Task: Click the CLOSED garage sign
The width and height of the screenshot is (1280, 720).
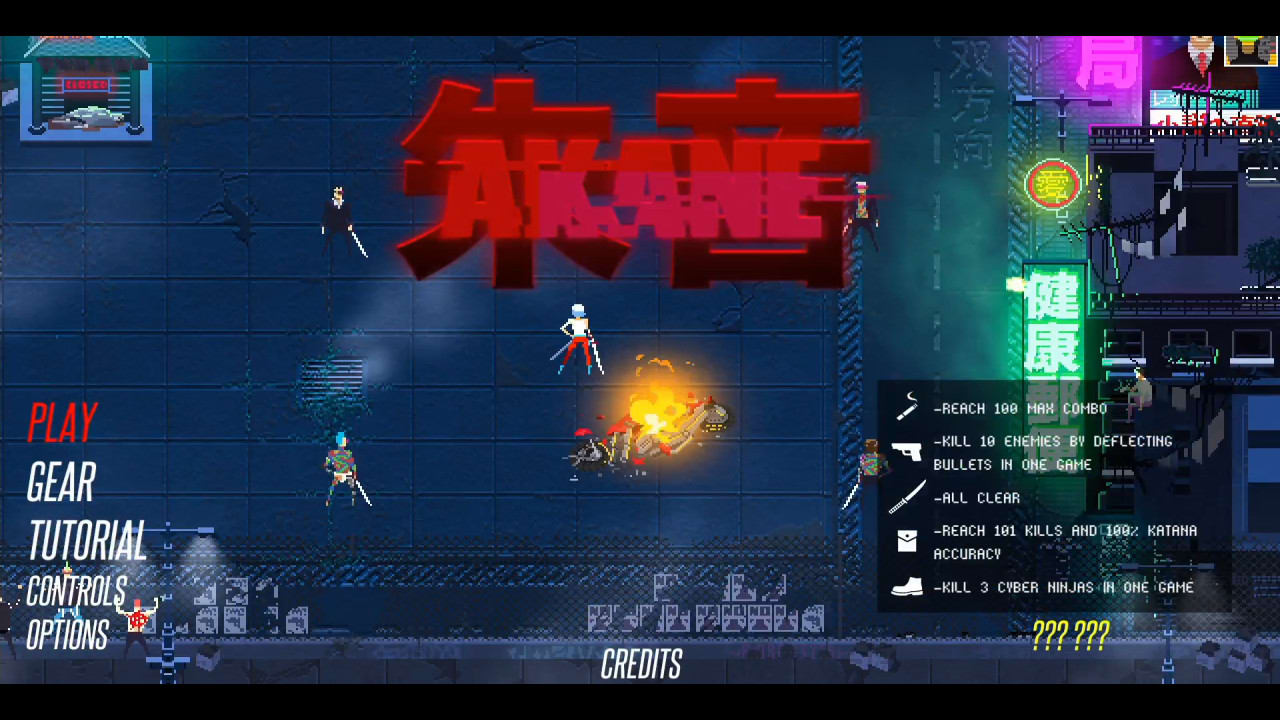Action: pyautogui.click(x=88, y=84)
